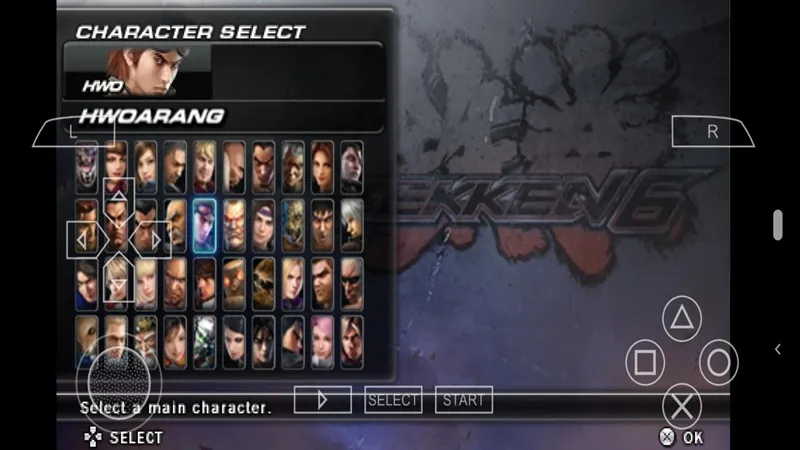Screen dimensions: 800x450
Task: Toggle the emulator fast-forward arrow button
Action: (x=322, y=400)
